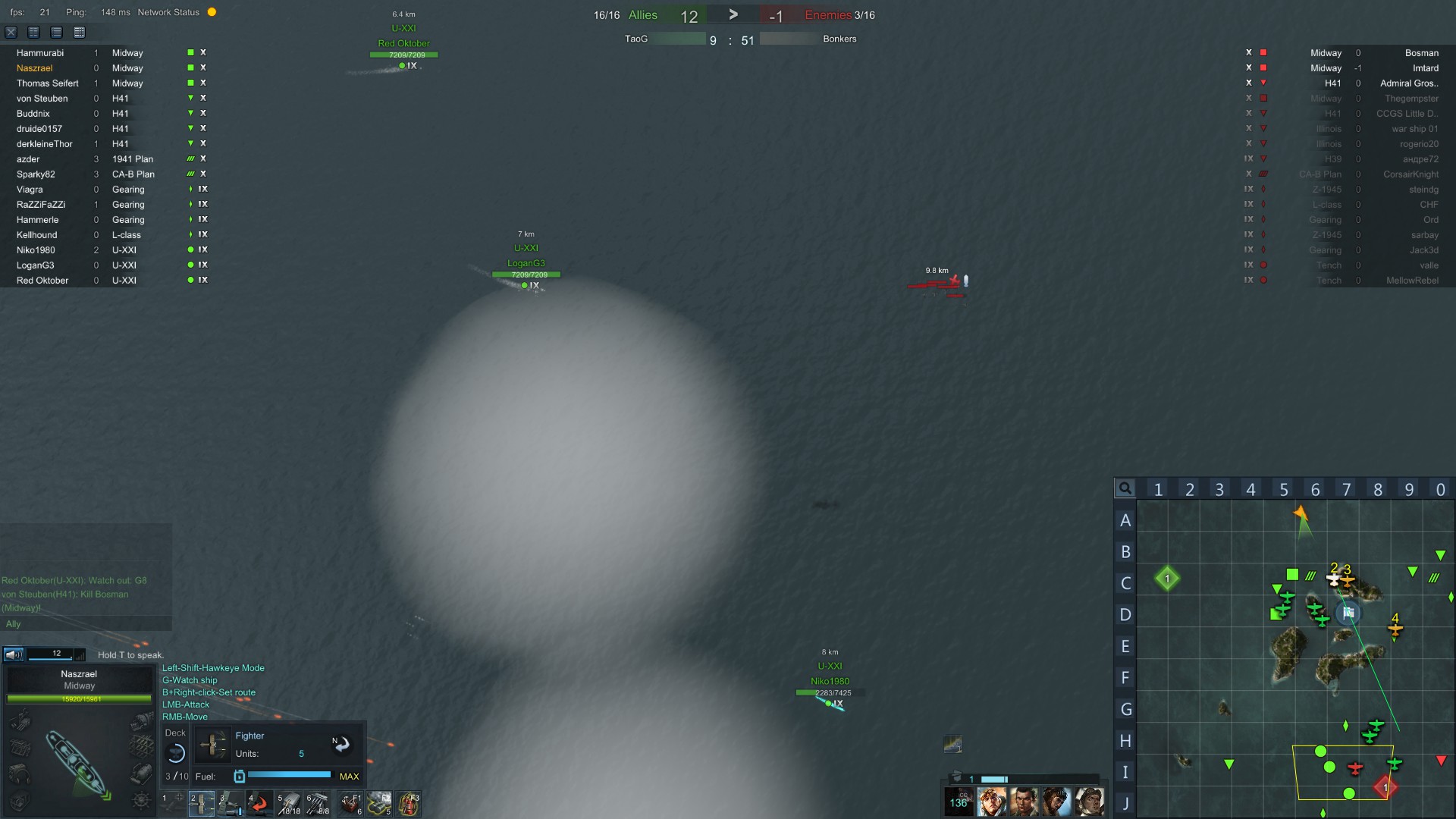
Task: Click the MAX fuel button
Action: click(349, 777)
